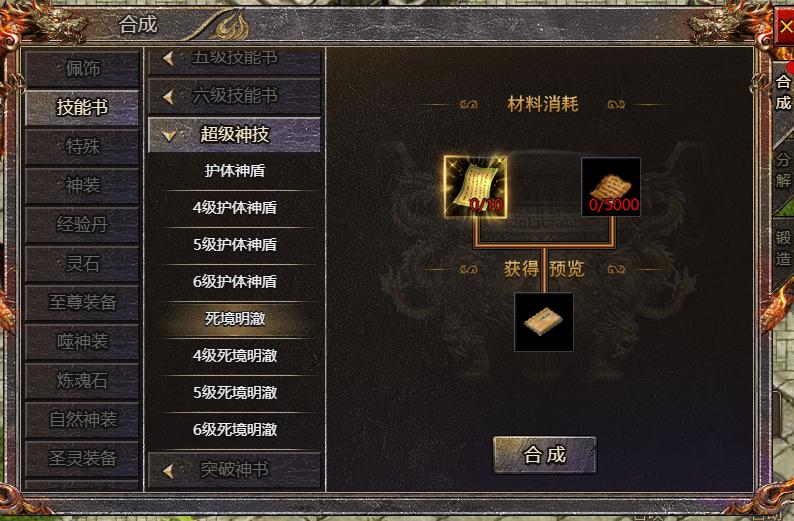
Task: Expand the 突破神书 group
Action: (234, 469)
